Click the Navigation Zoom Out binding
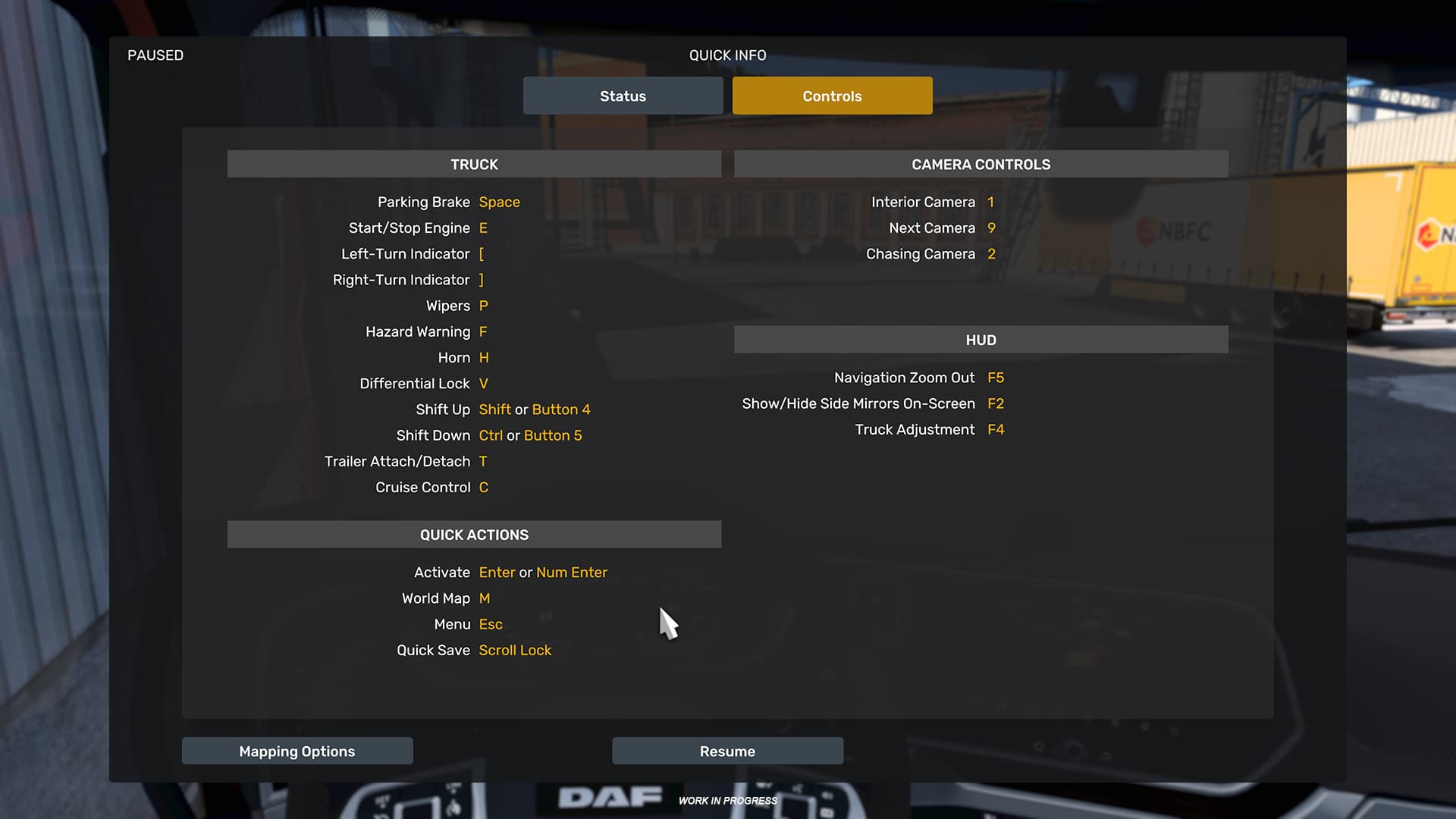1456x819 pixels. [x=996, y=377]
